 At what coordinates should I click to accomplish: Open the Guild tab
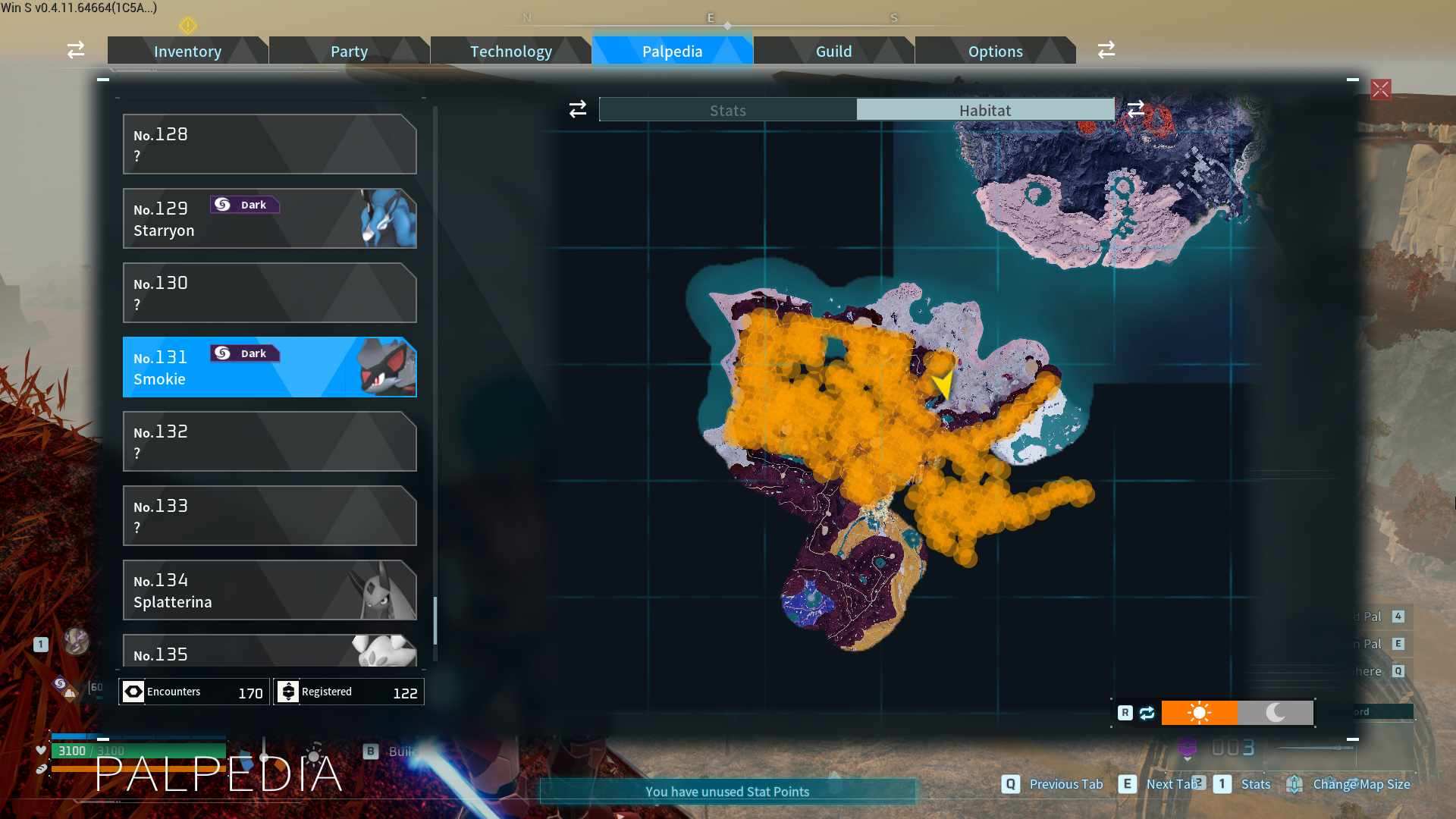pos(833,51)
